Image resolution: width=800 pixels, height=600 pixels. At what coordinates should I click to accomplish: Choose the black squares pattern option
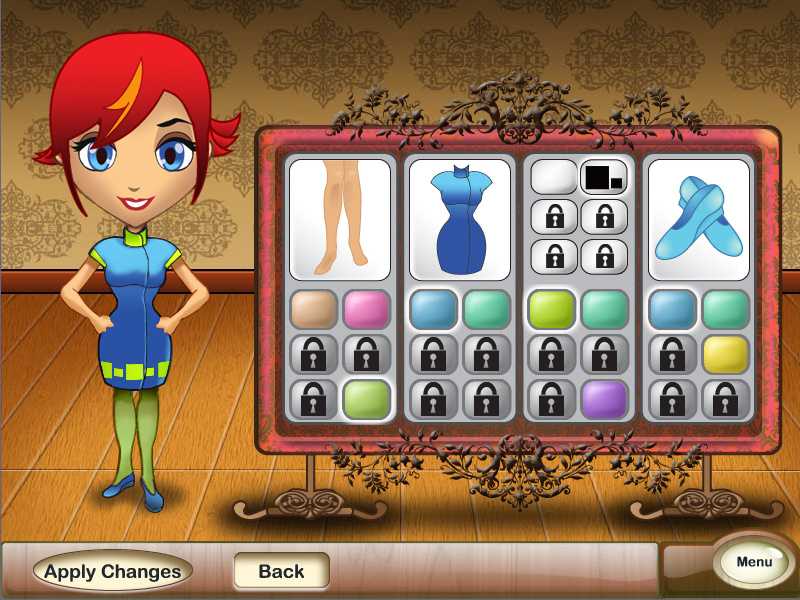click(x=605, y=178)
